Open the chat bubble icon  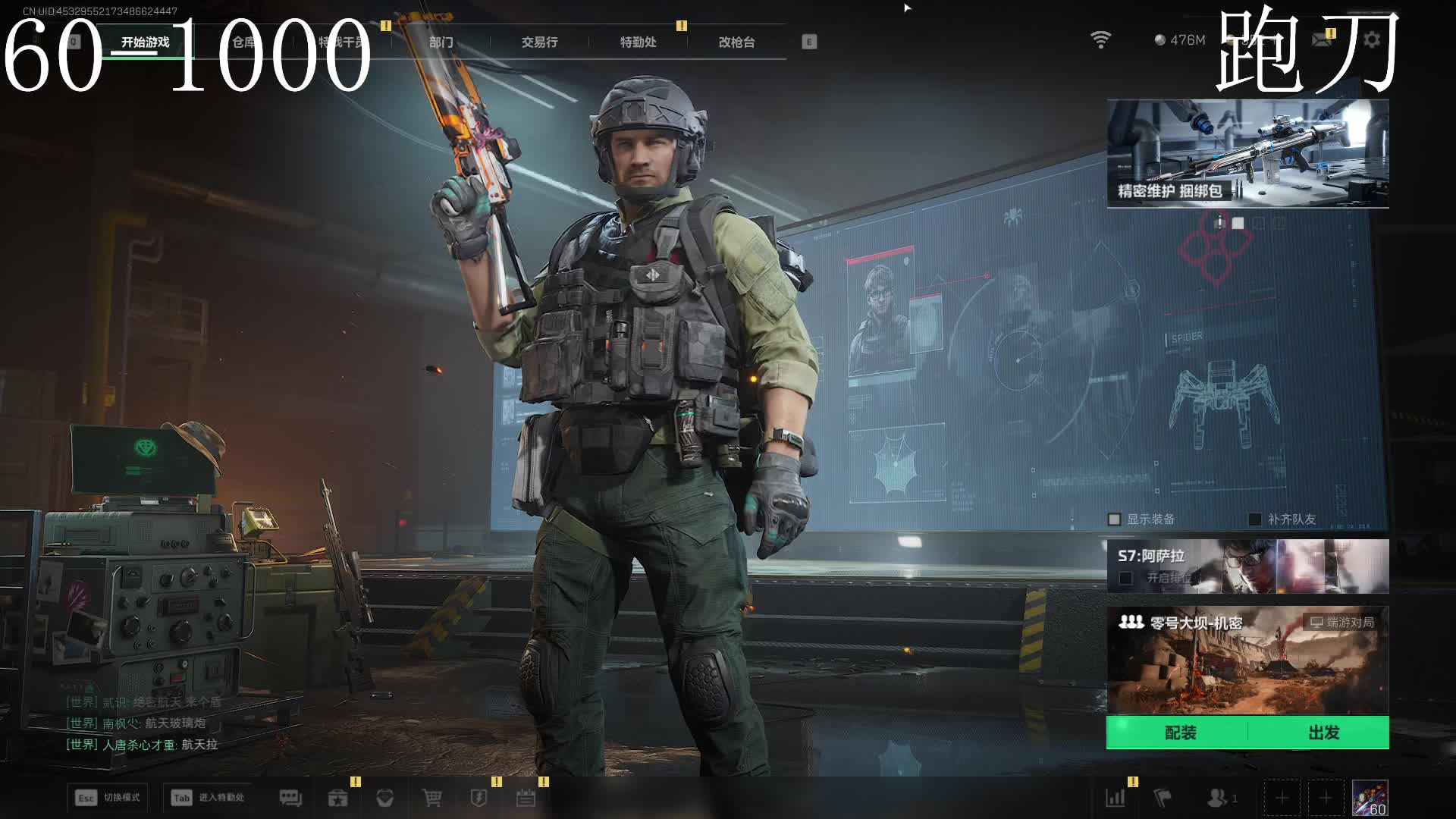290,798
